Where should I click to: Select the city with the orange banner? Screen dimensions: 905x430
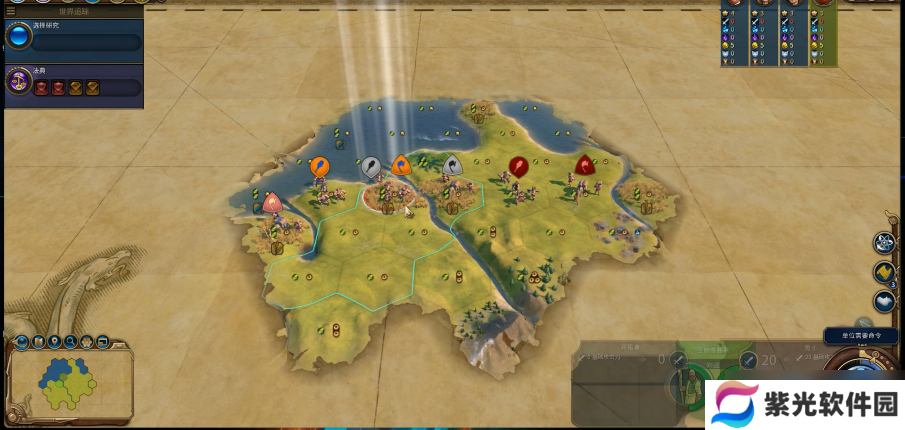pos(401,166)
